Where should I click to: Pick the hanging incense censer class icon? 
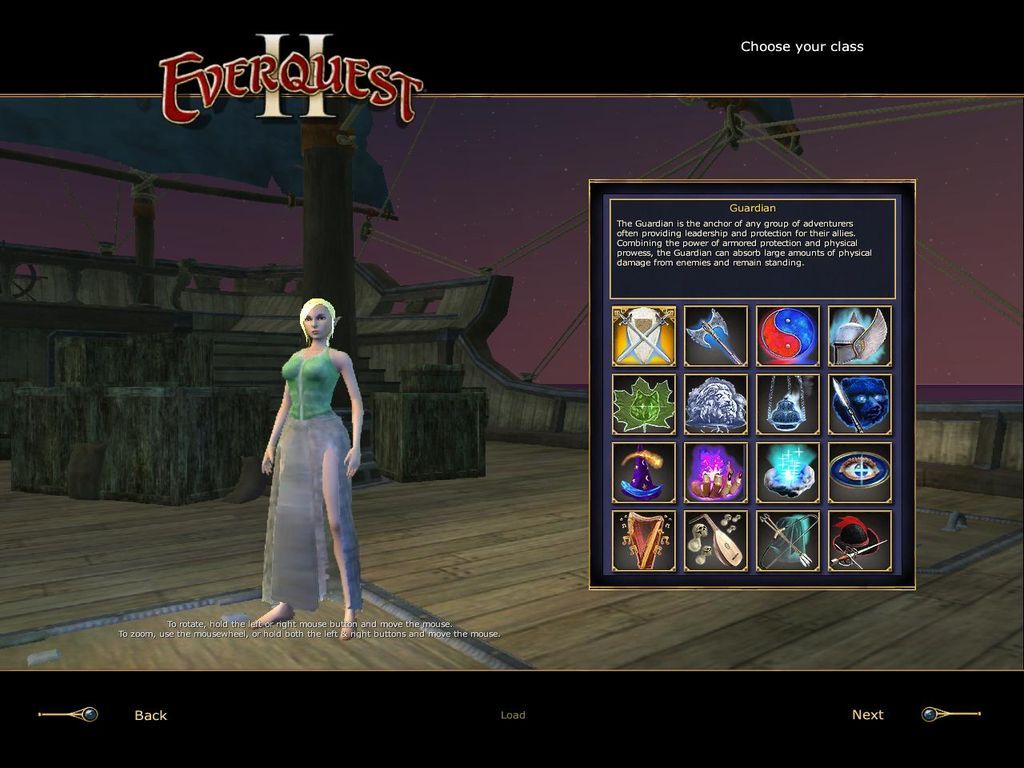coord(788,405)
